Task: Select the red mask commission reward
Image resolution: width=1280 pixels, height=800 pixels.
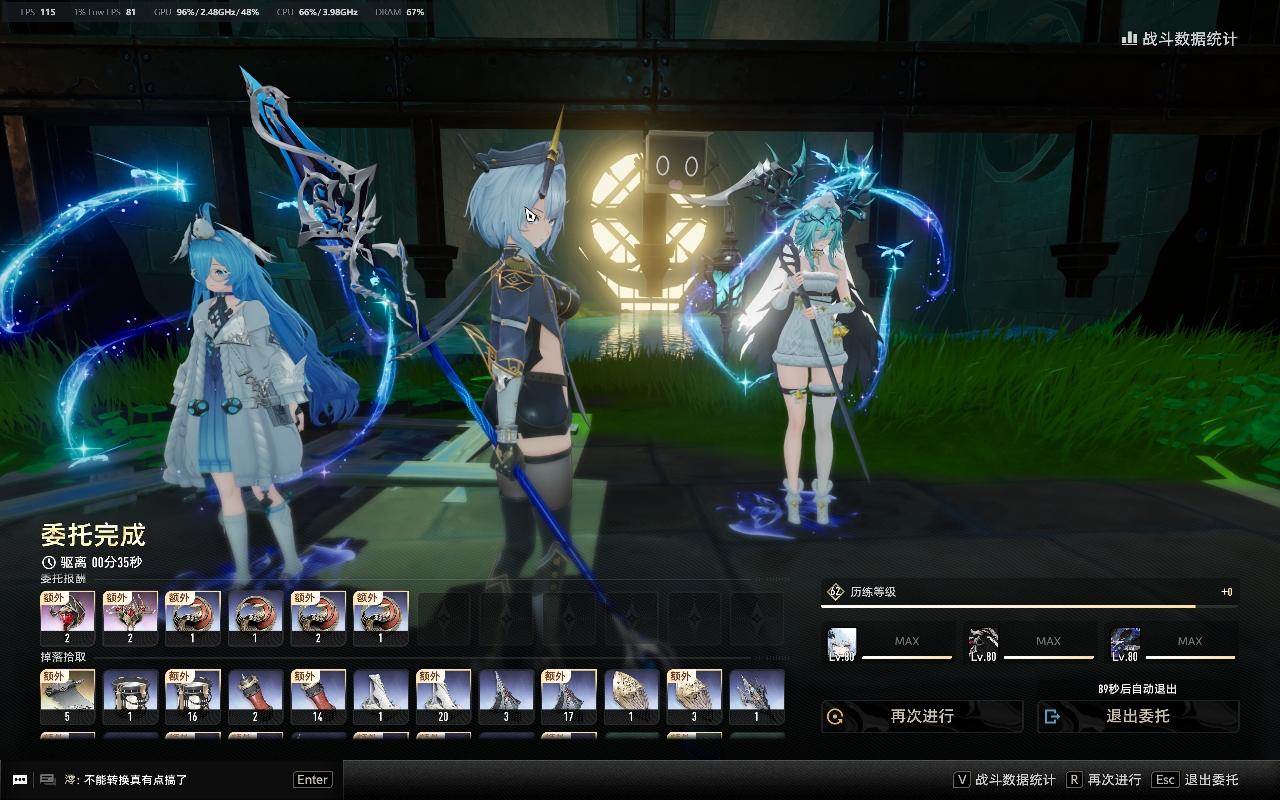Action: pos(68,618)
